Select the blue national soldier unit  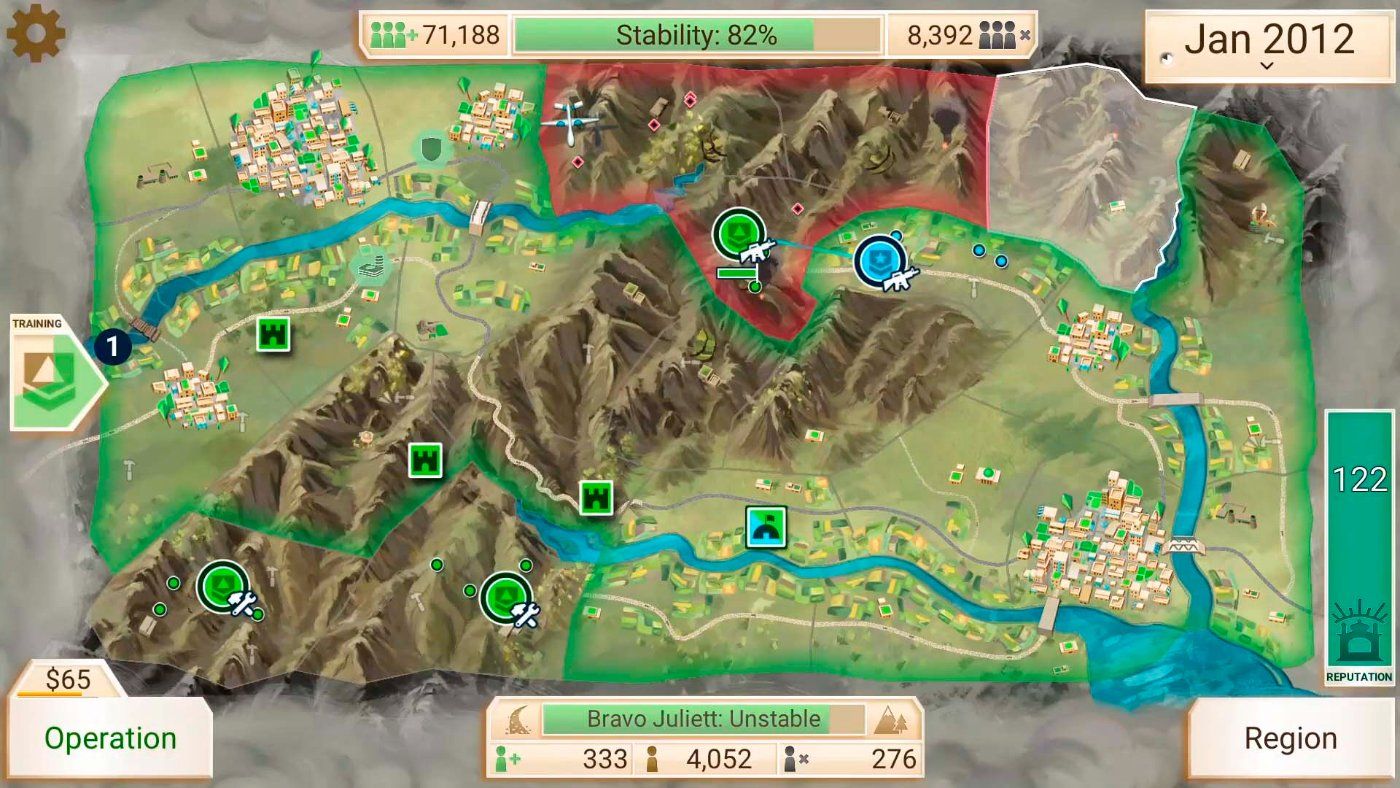pos(881,262)
